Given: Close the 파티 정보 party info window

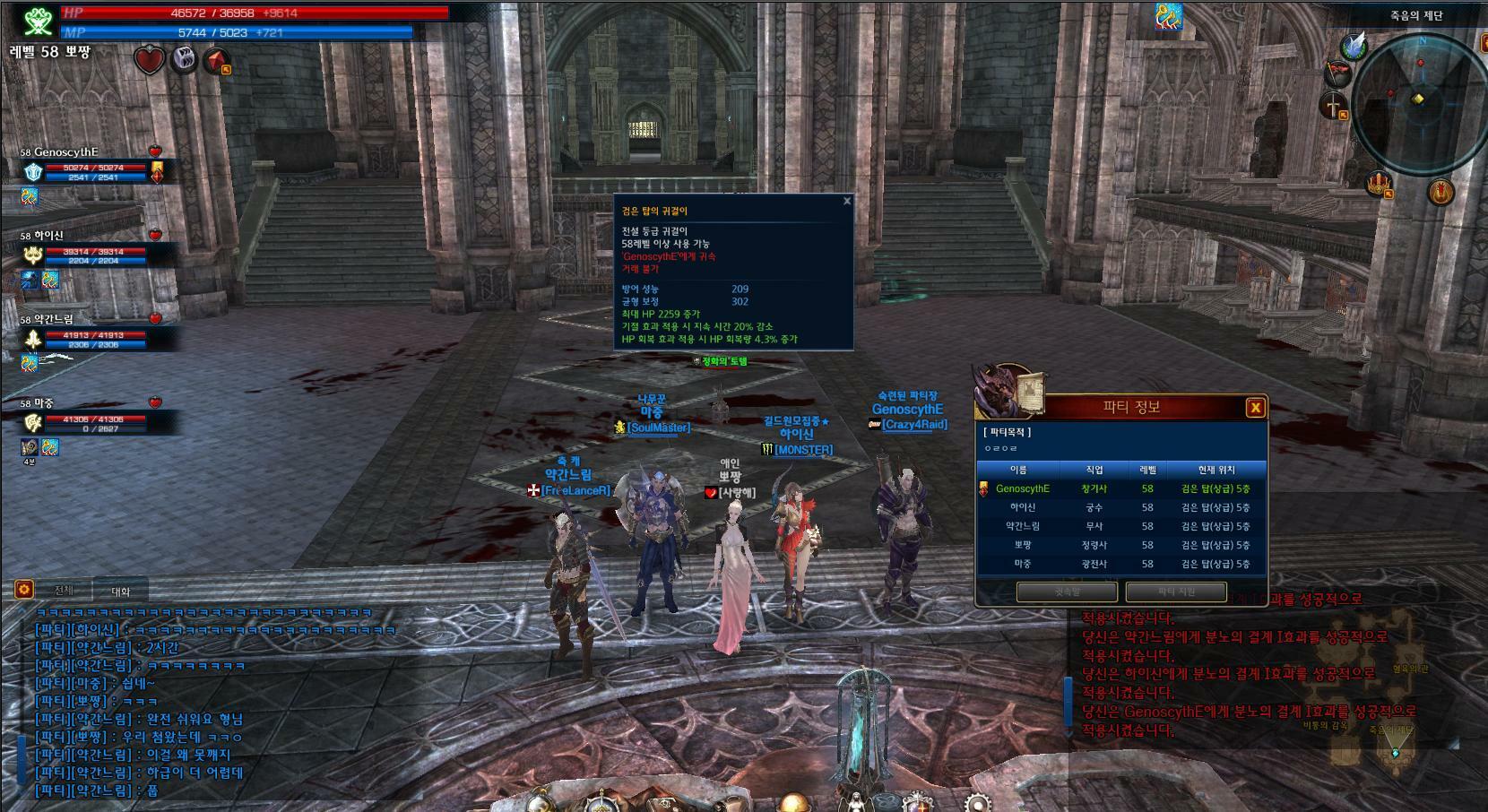Looking at the screenshot, I should tap(1256, 408).
